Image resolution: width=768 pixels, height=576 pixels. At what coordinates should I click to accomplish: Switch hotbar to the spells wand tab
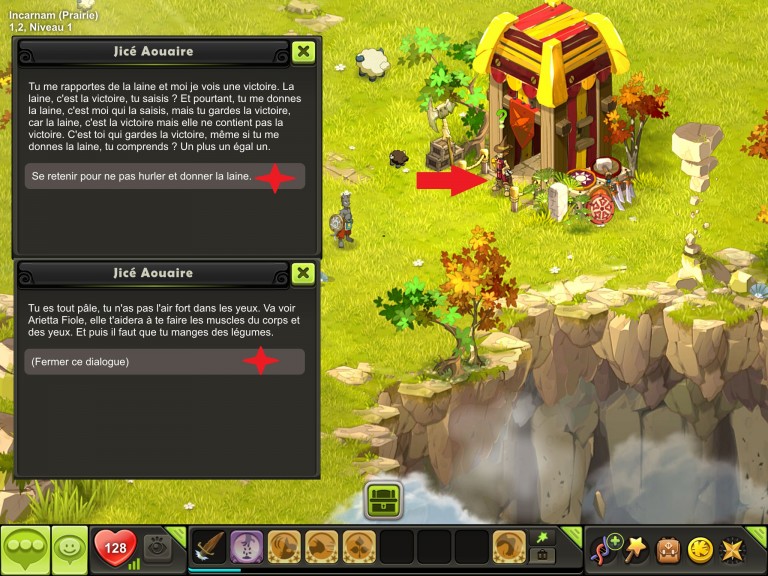[x=544, y=538]
